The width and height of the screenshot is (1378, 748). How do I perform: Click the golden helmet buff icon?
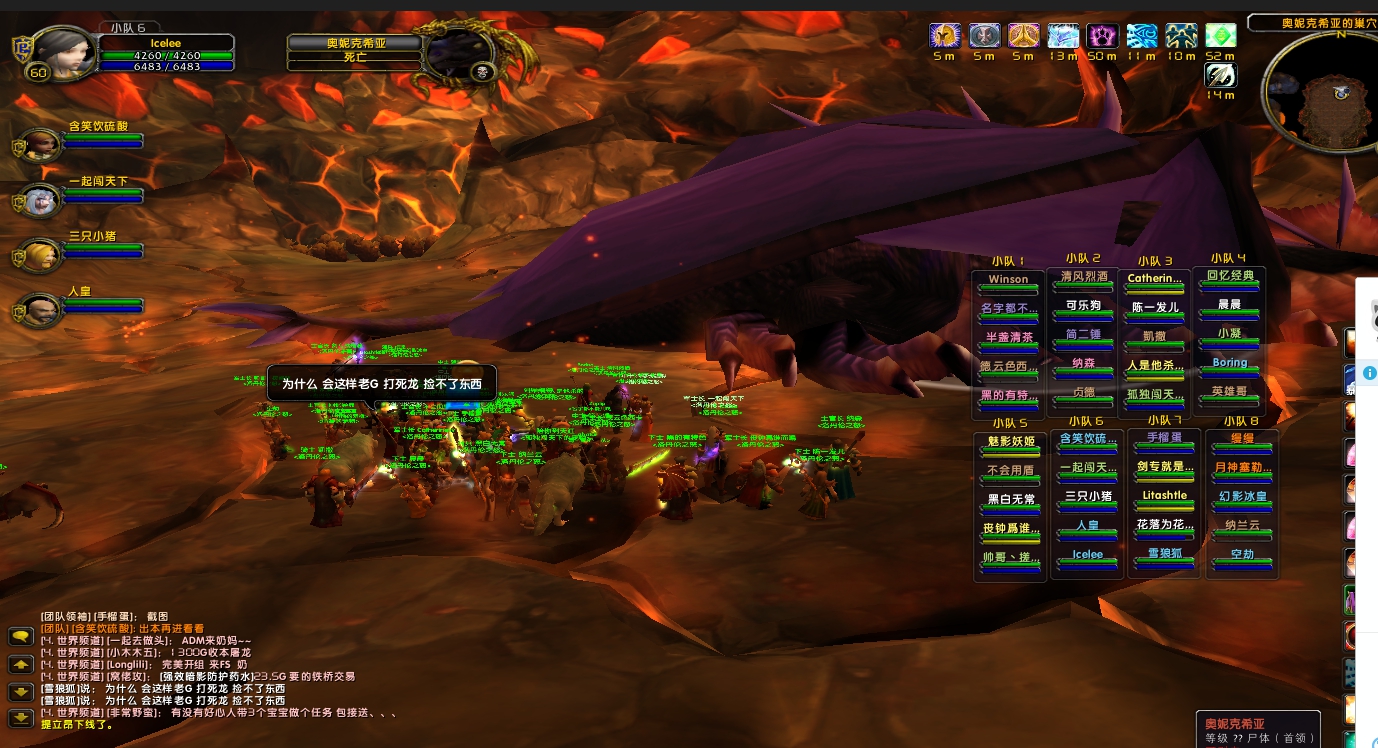click(944, 36)
